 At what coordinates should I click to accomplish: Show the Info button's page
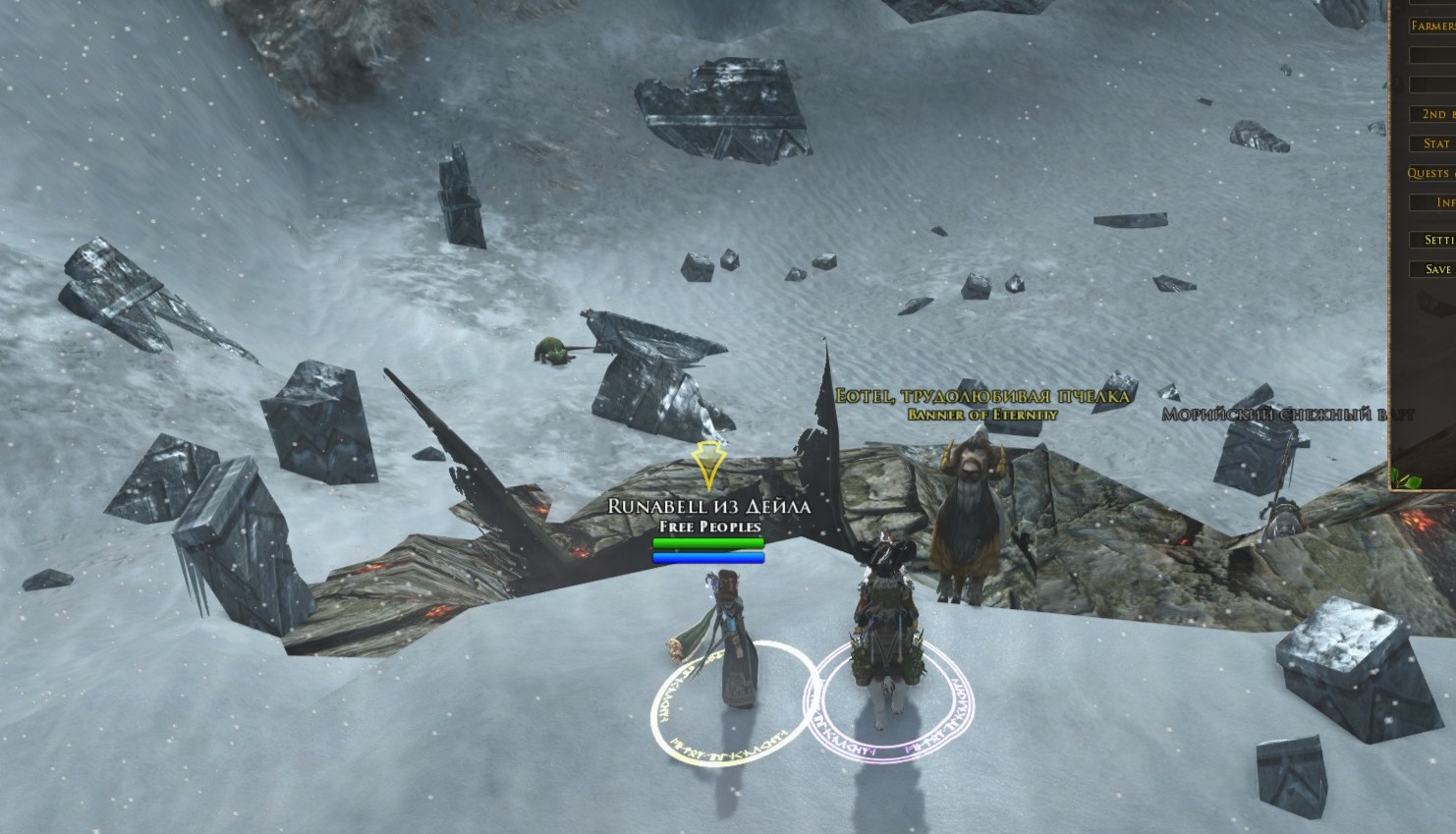(1435, 202)
